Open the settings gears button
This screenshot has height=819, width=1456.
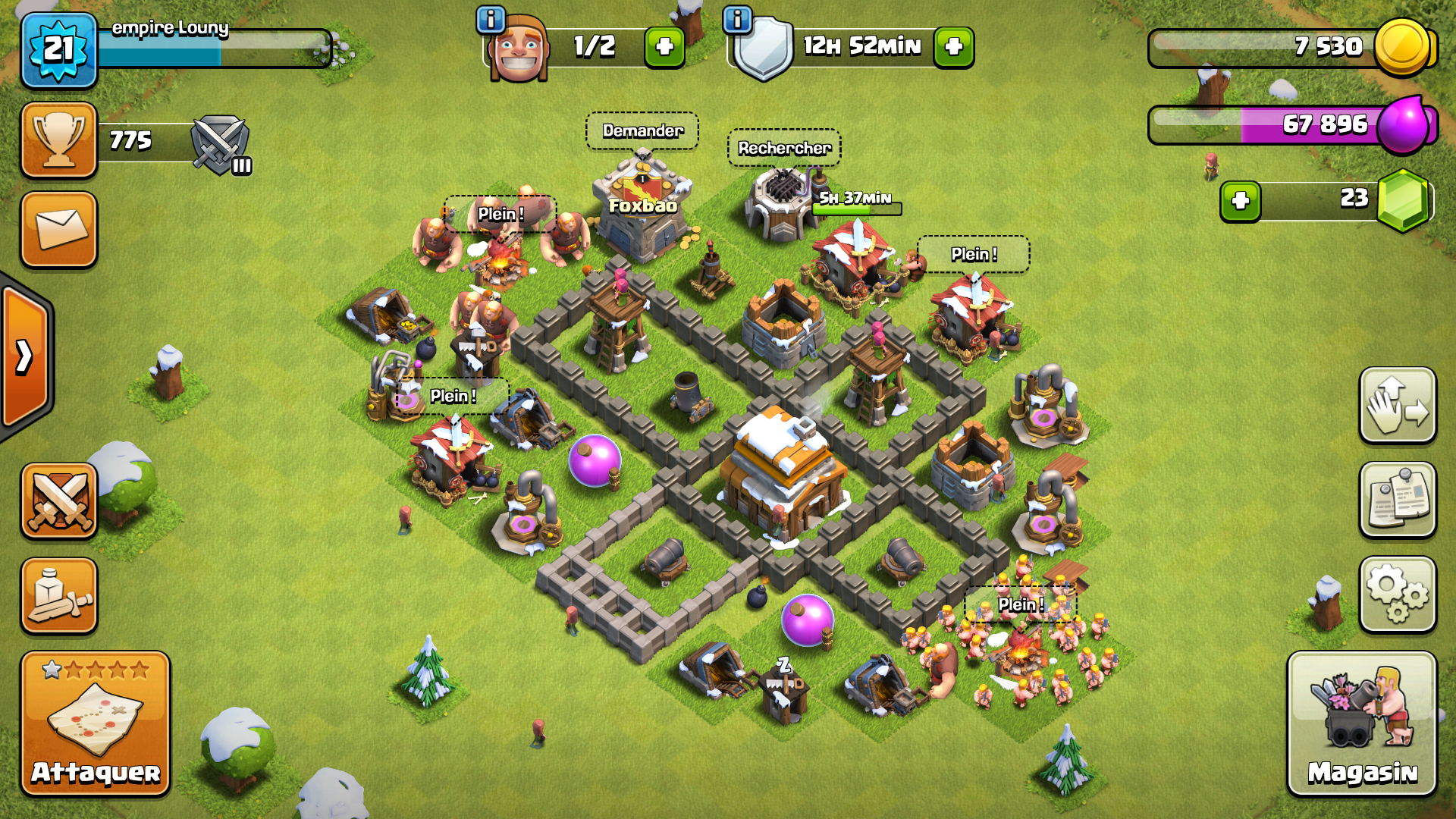[x=1398, y=595]
